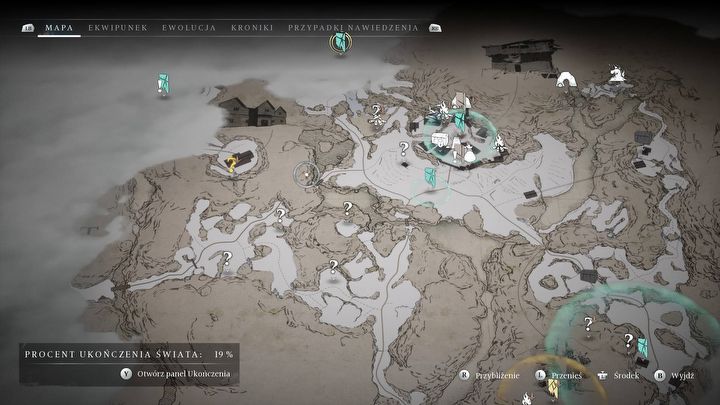Select the teal banner marker in the fog

pos(163,84)
